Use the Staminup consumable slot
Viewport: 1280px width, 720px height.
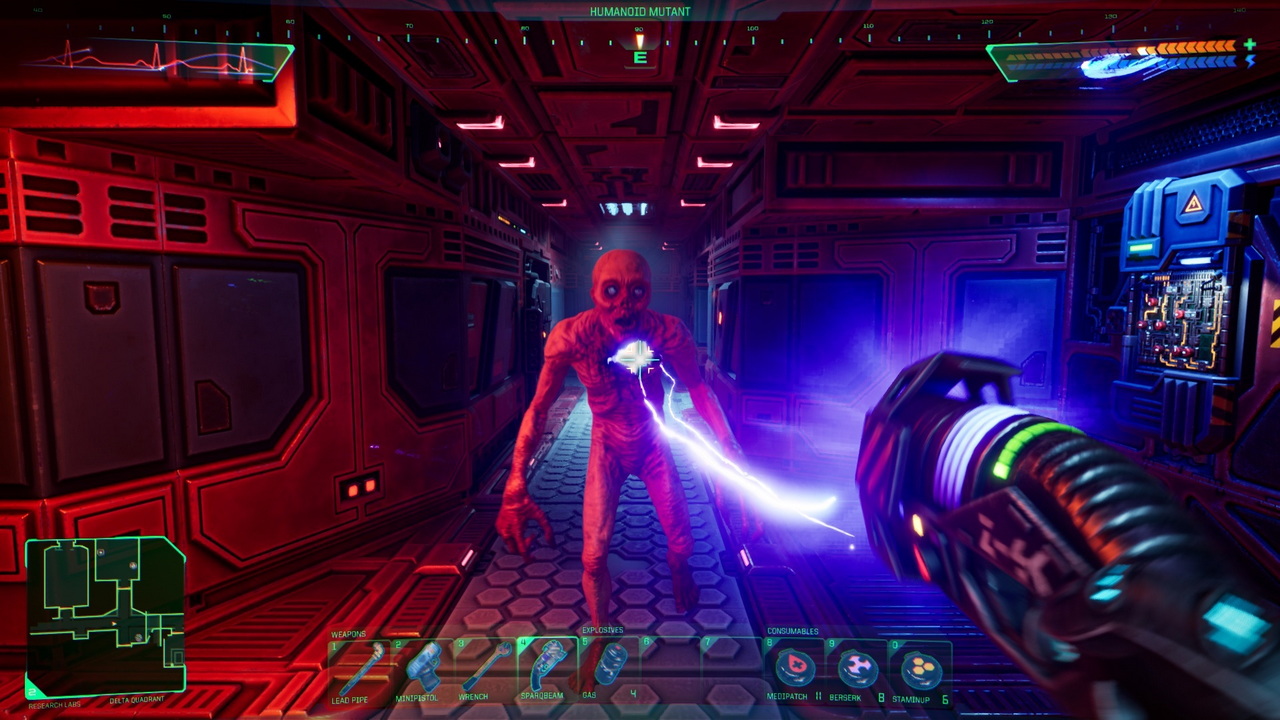coord(919,668)
